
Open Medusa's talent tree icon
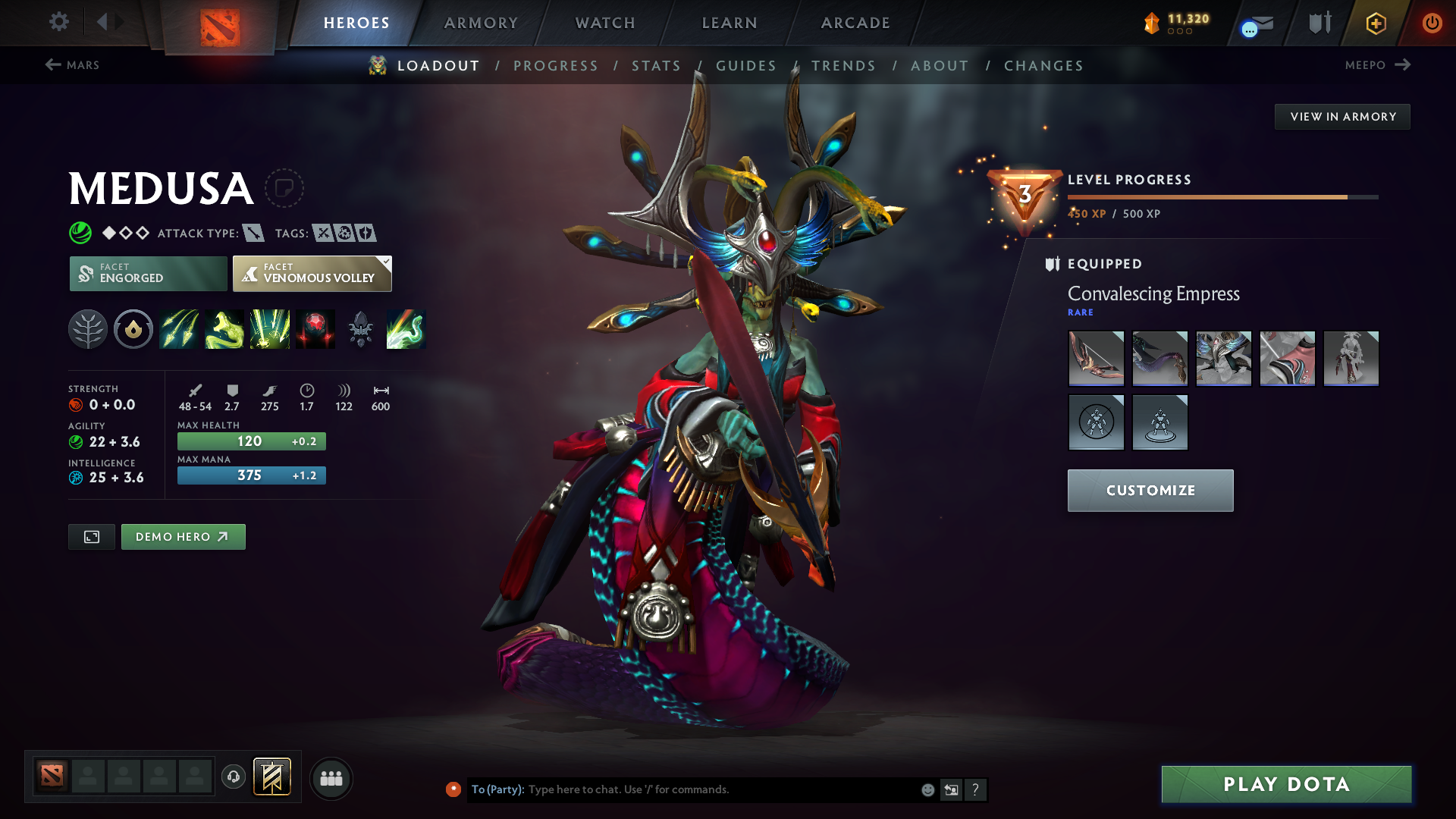click(x=88, y=329)
